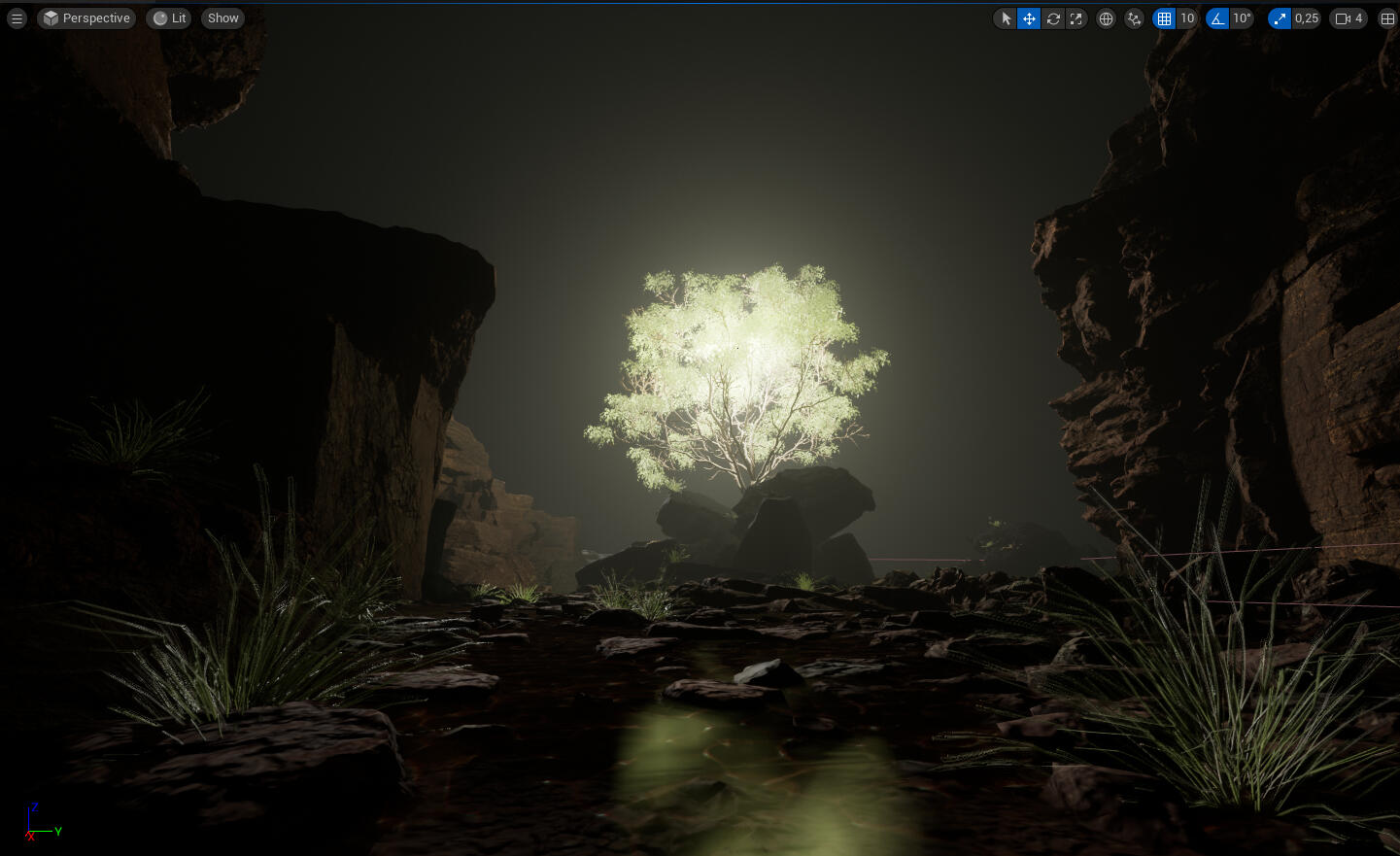Screen dimensions: 1400x856
Task: Activate the Scale tool
Action: (1076, 18)
